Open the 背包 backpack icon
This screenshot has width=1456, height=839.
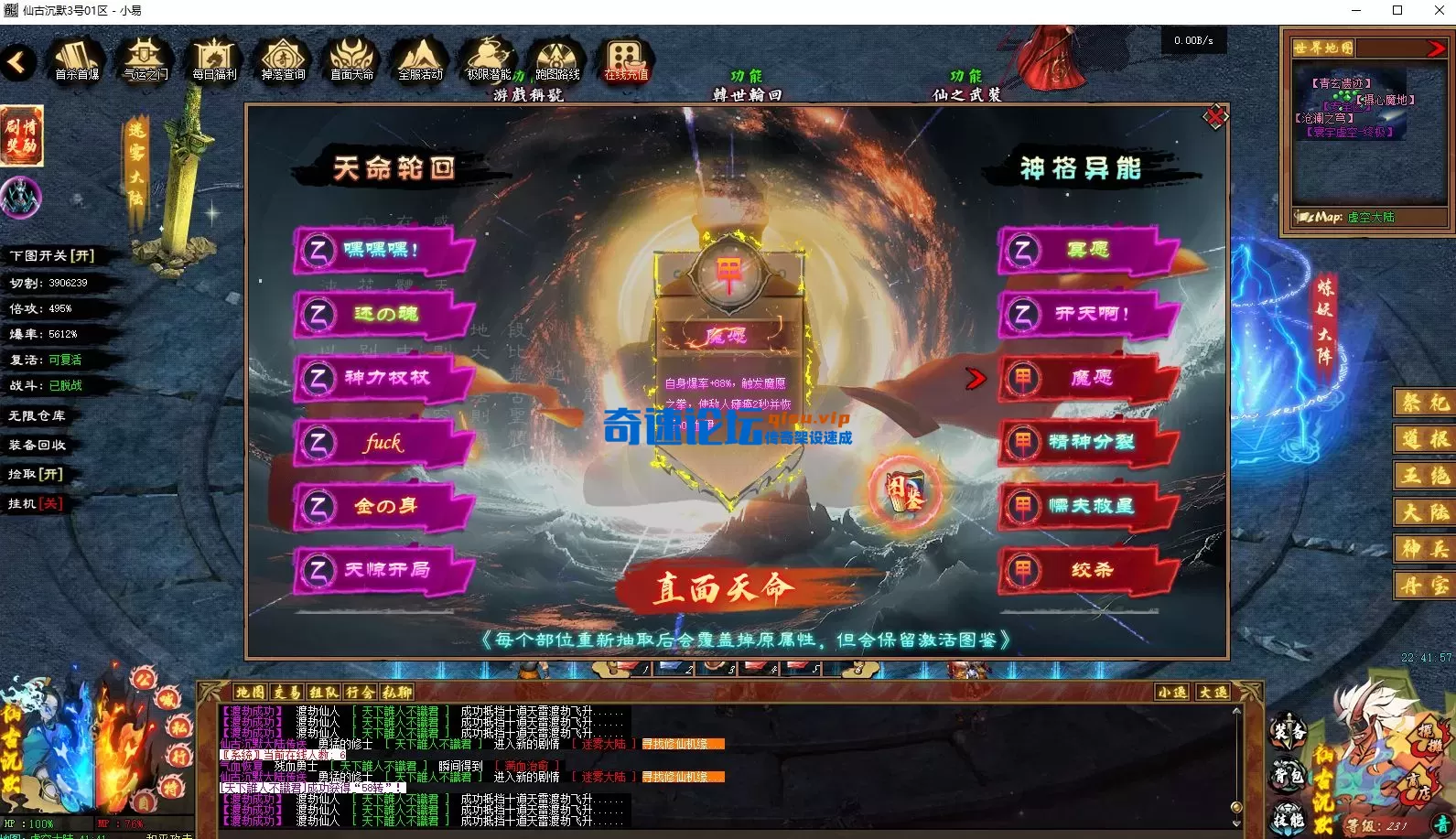[x=1288, y=775]
